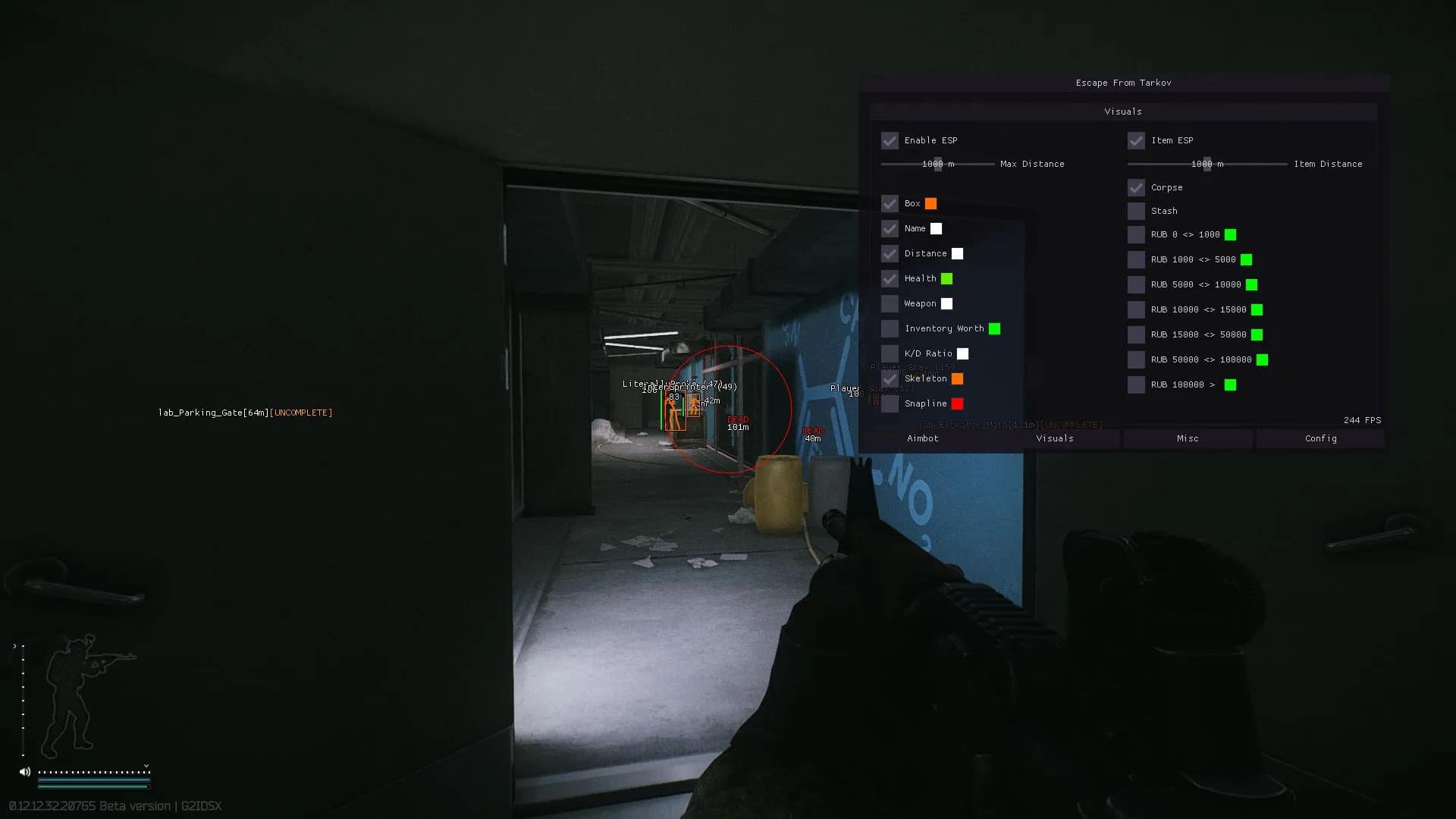Open the green Health color swatch
The width and height of the screenshot is (1456, 819).
[x=947, y=279]
